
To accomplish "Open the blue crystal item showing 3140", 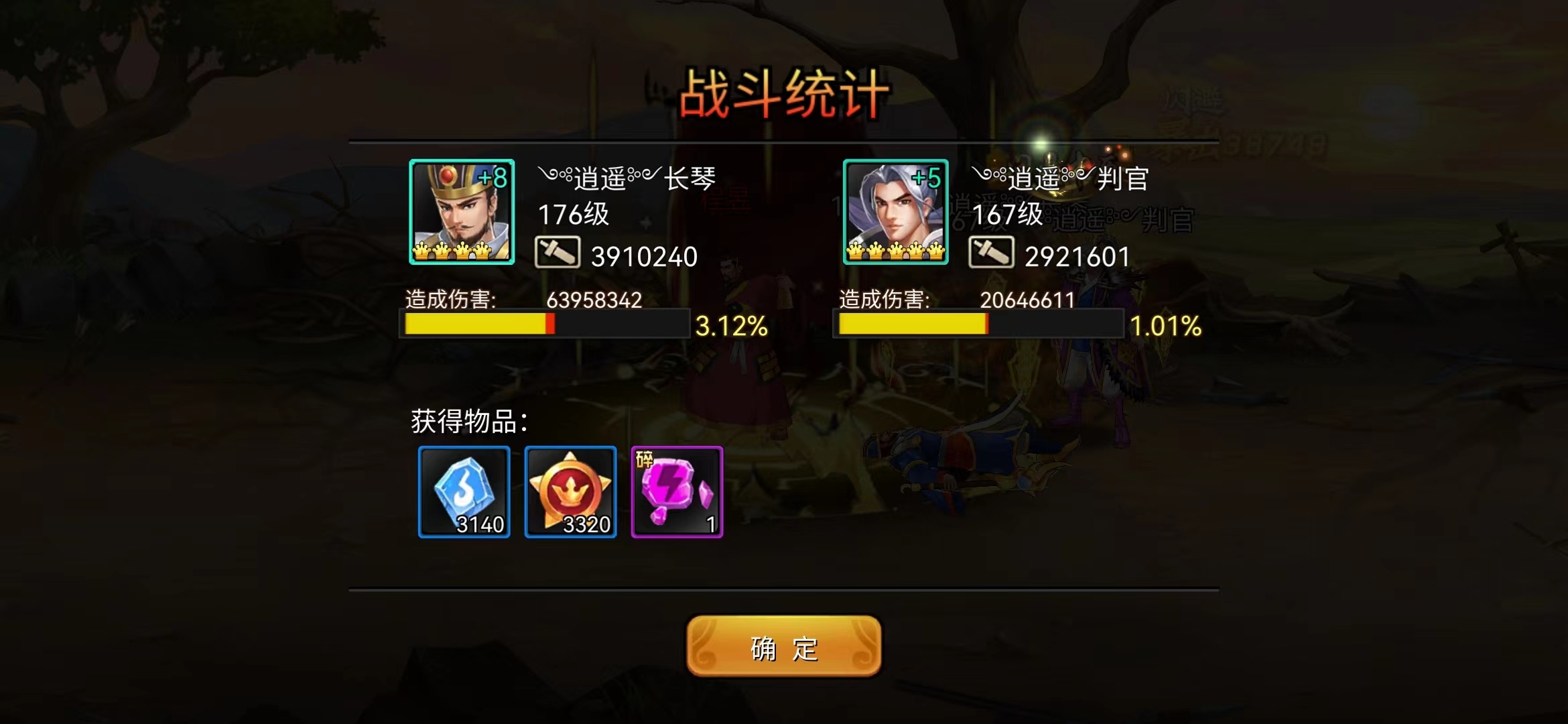I will coord(462,493).
